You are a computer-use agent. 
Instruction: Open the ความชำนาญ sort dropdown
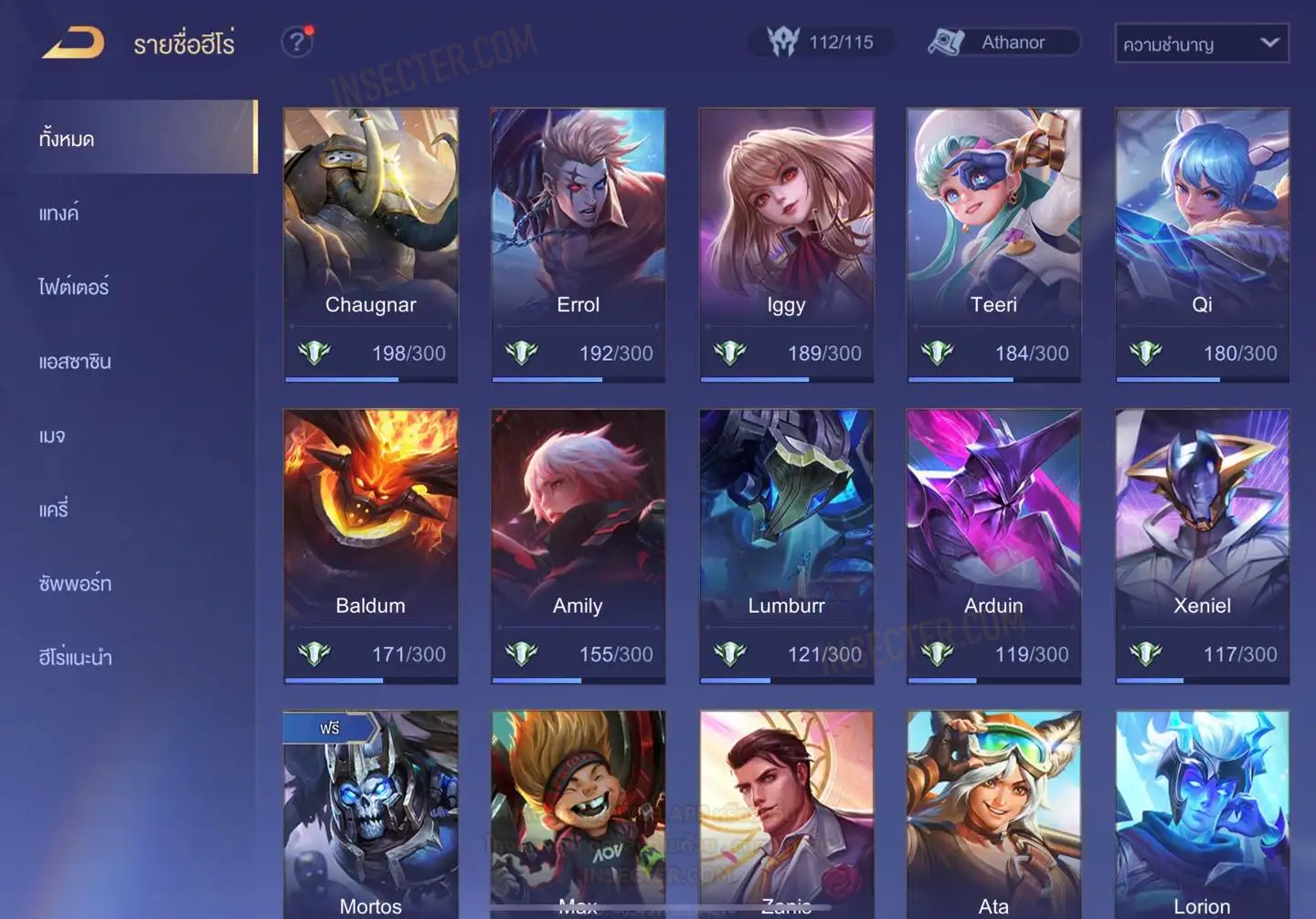pos(1201,44)
